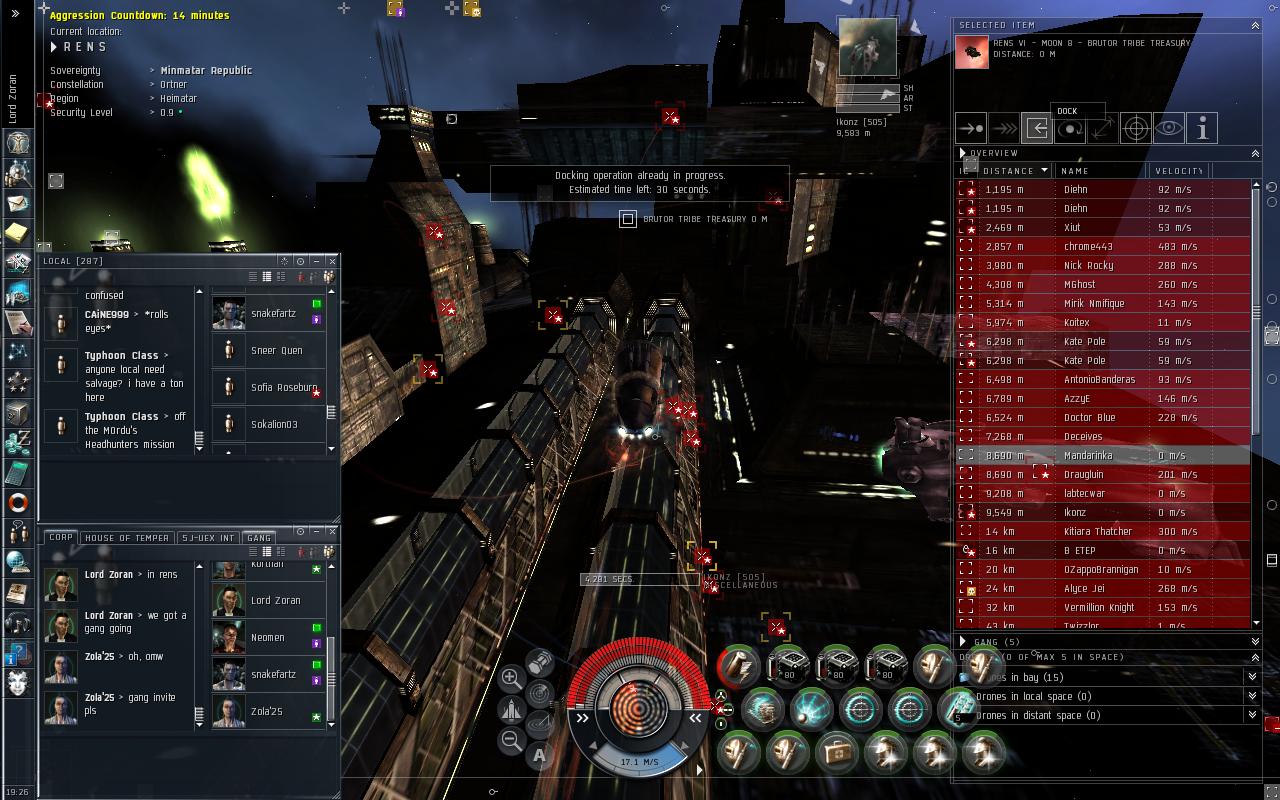Image resolution: width=1280 pixels, height=800 pixels.
Task: Collapse the Selected Item panel
Action: 1255,25
